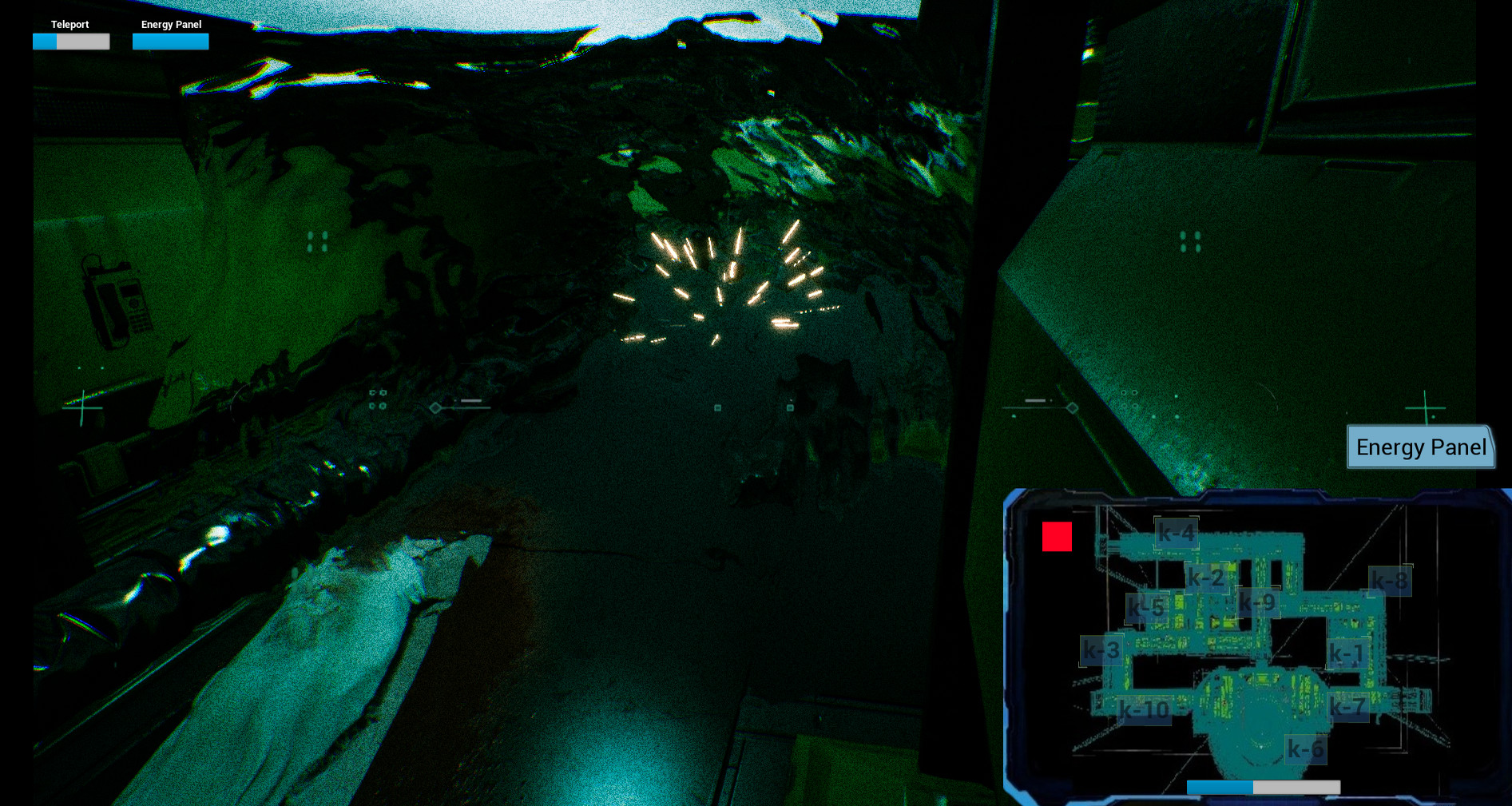Click the full blue Energy Panel bar

pyautogui.click(x=170, y=42)
